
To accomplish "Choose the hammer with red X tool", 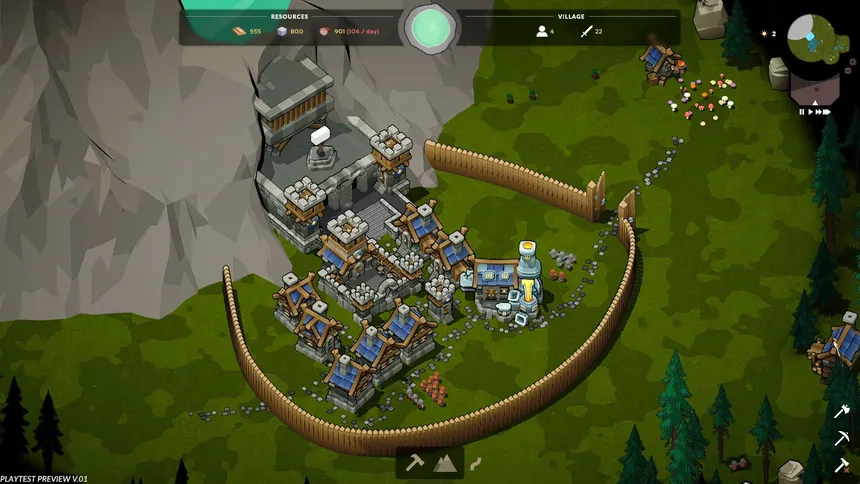I will [841, 464].
